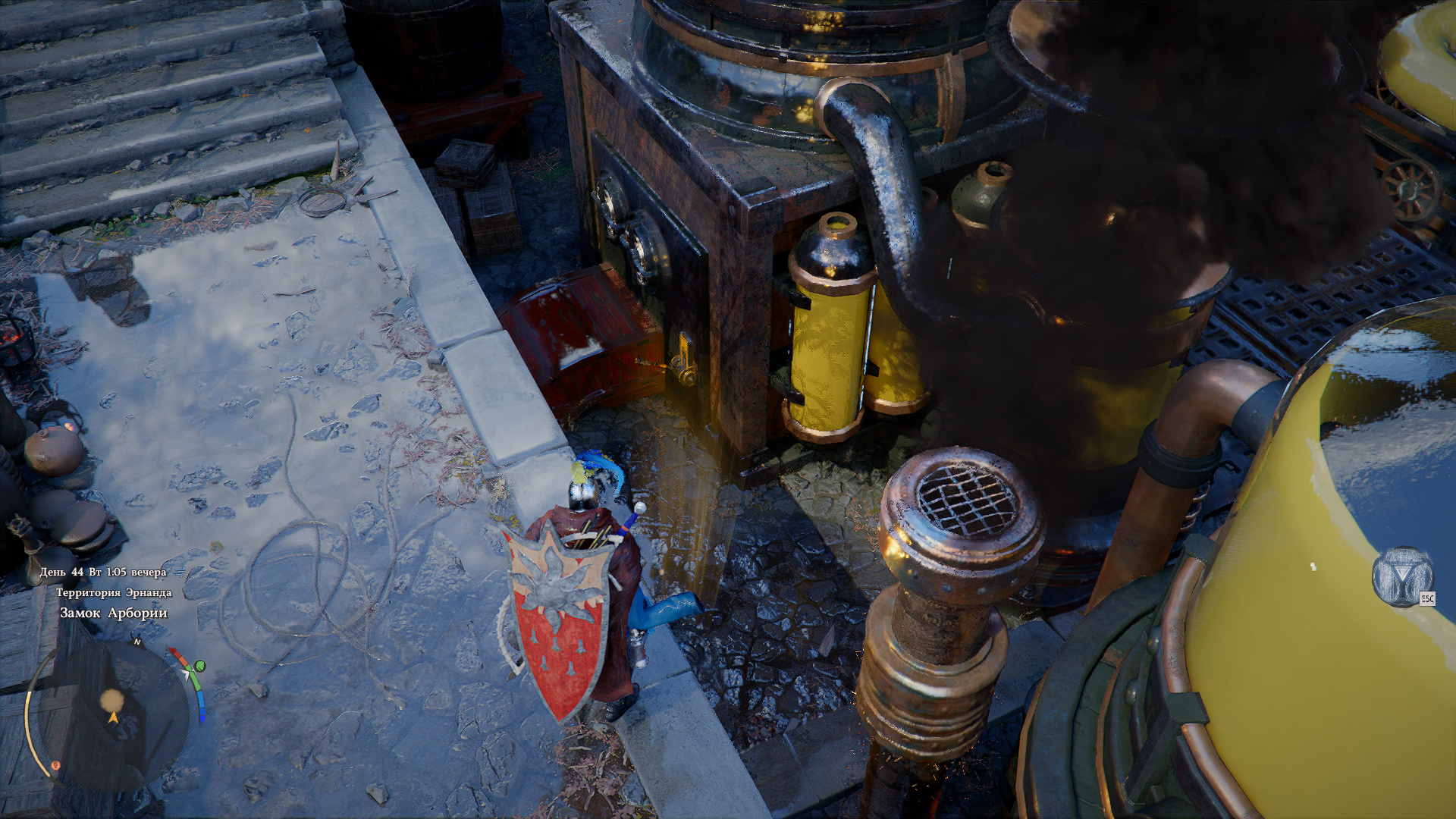Viewport: 1456px width, 819px height.
Task: Click the round emblem menu icon
Action: tap(1402, 576)
